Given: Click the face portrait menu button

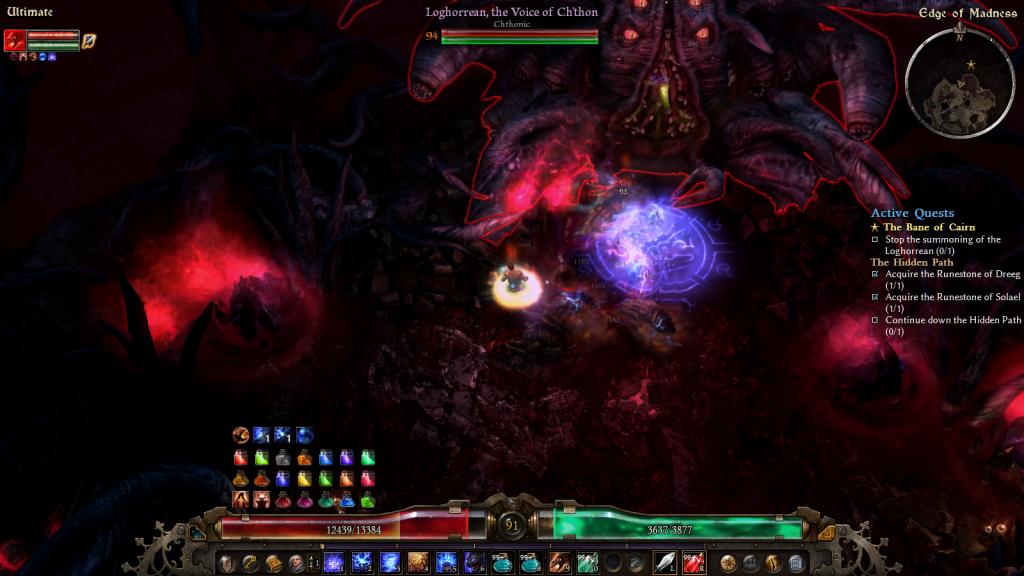Looking at the screenshot, I should tap(295, 563).
